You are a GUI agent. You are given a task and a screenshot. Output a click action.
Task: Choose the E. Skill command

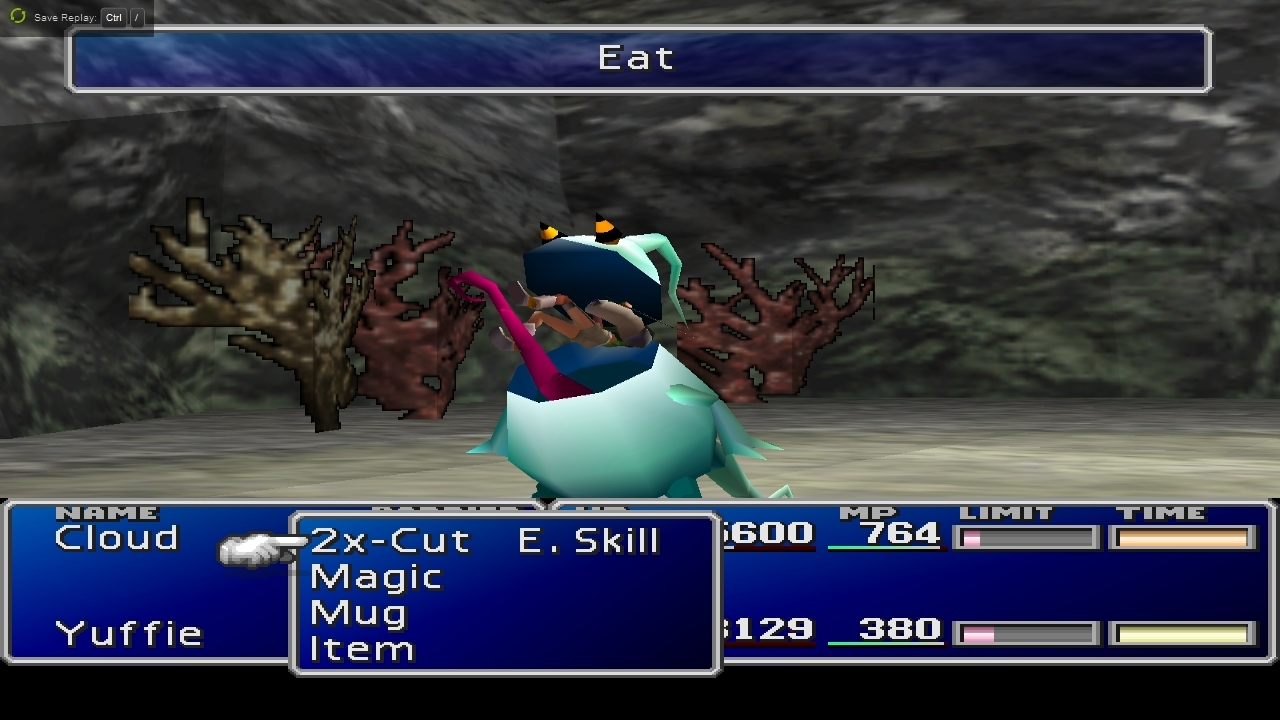tap(588, 541)
